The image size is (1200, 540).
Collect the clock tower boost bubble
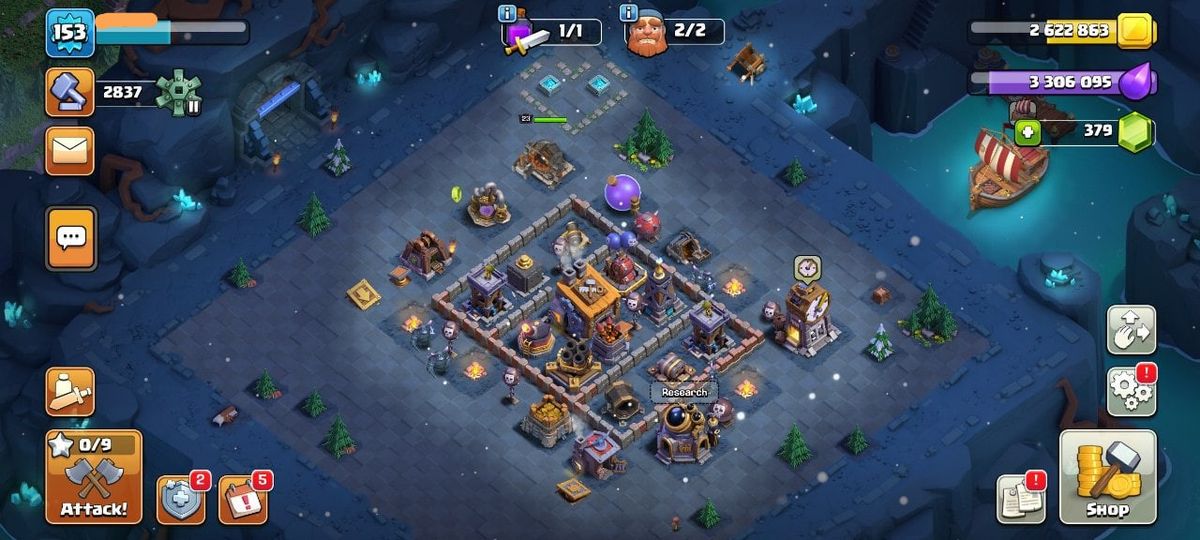point(807,267)
